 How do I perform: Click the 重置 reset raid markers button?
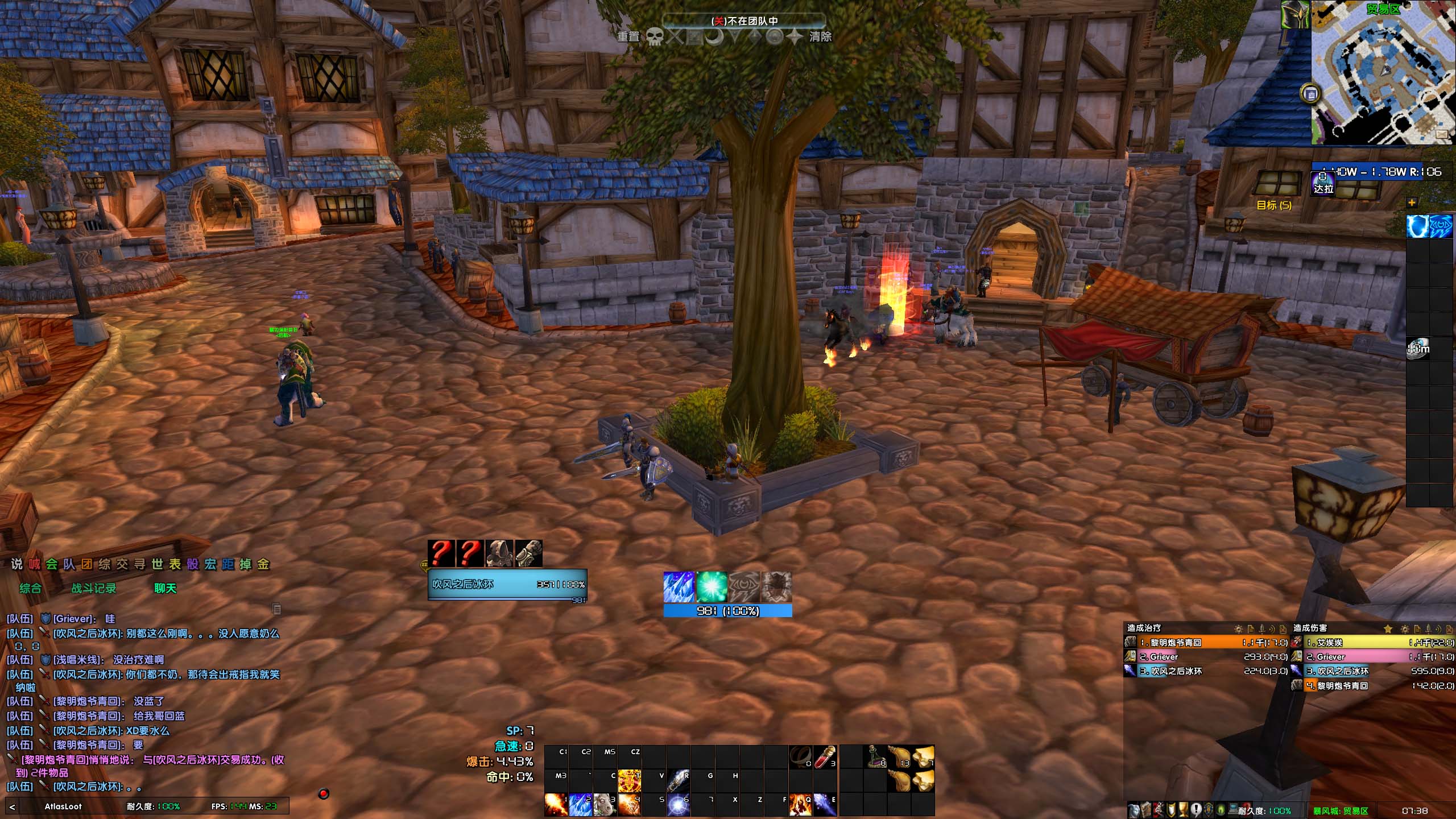pos(628,37)
